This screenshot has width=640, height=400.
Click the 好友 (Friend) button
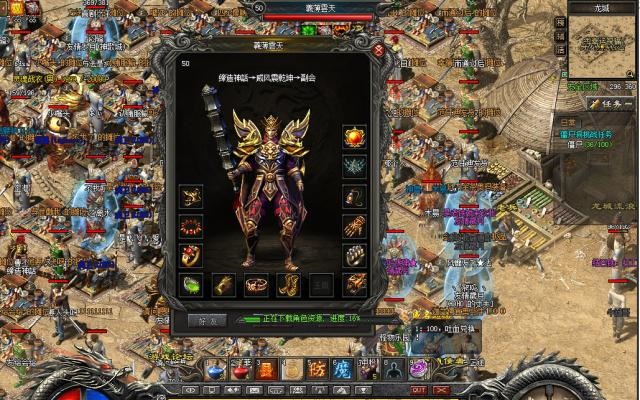[x=207, y=320]
